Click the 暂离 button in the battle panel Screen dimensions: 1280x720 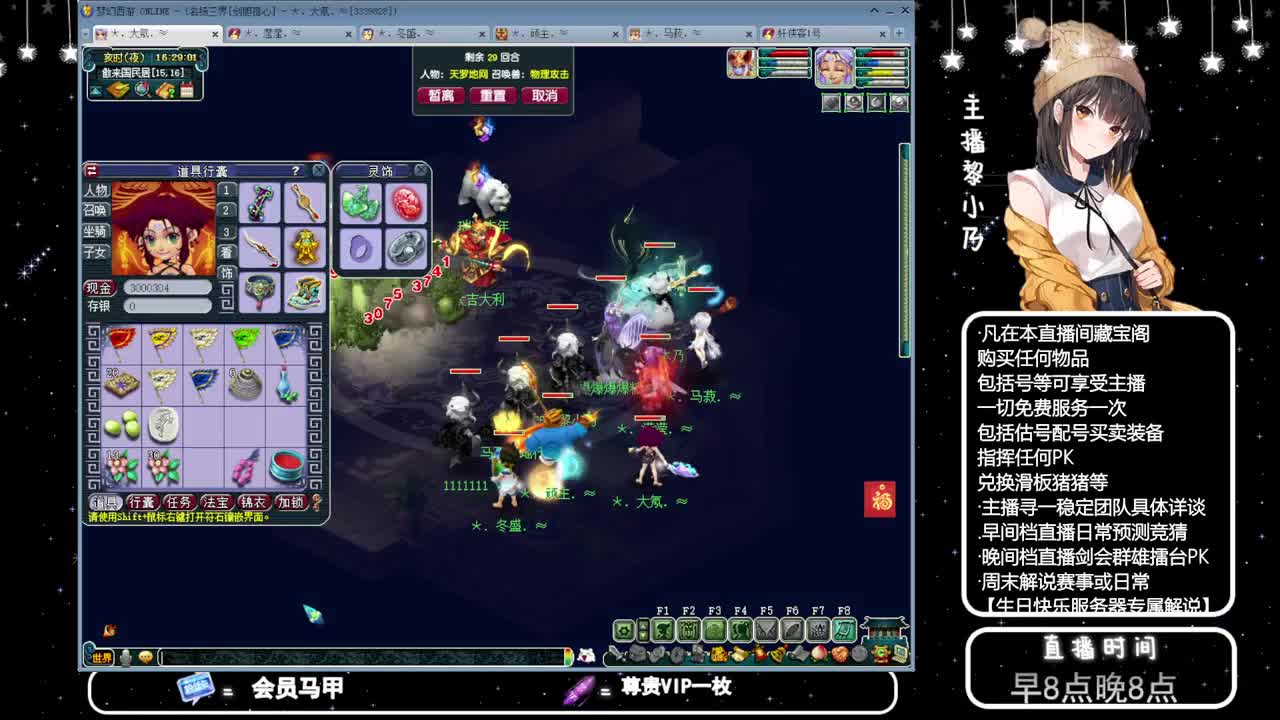[x=440, y=95]
